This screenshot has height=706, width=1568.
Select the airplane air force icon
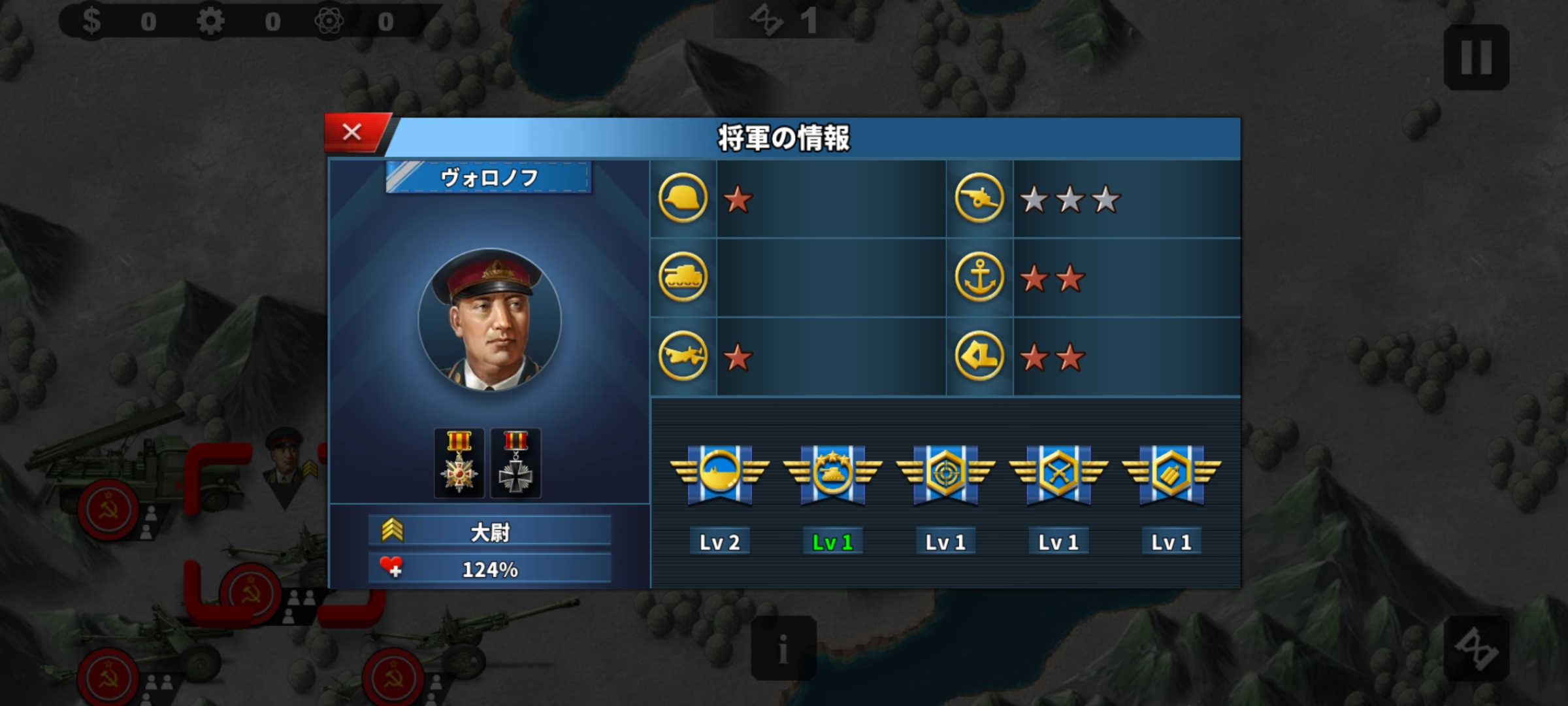[683, 356]
